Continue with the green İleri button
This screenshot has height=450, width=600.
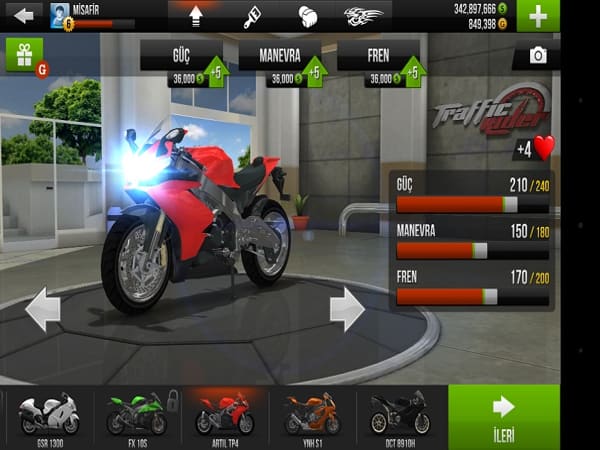pyautogui.click(x=504, y=416)
